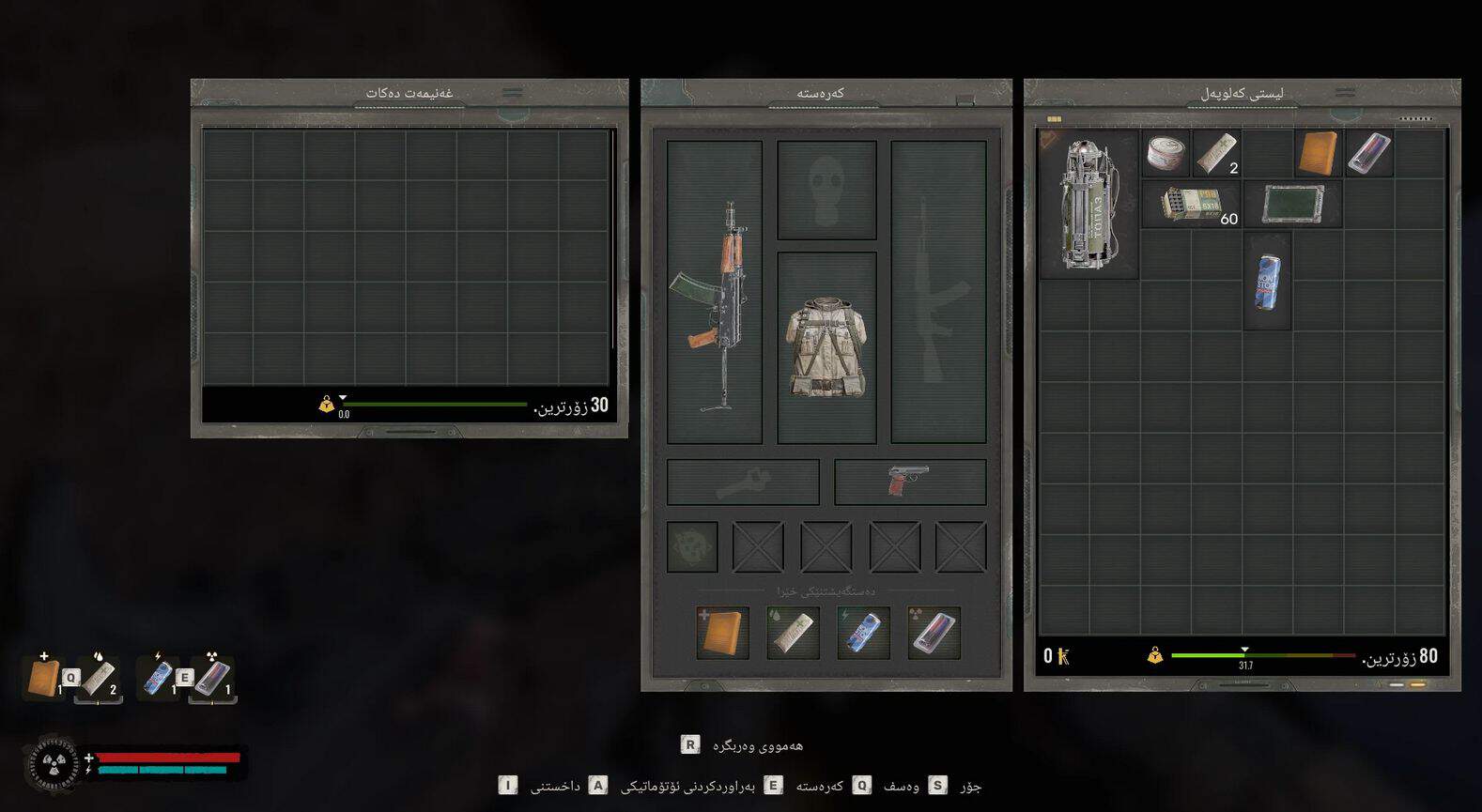Click the anti-radiation quick slot in equipment panel
The height and width of the screenshot is (812, 1482).
pyautogui.click(x=934, y=632)
